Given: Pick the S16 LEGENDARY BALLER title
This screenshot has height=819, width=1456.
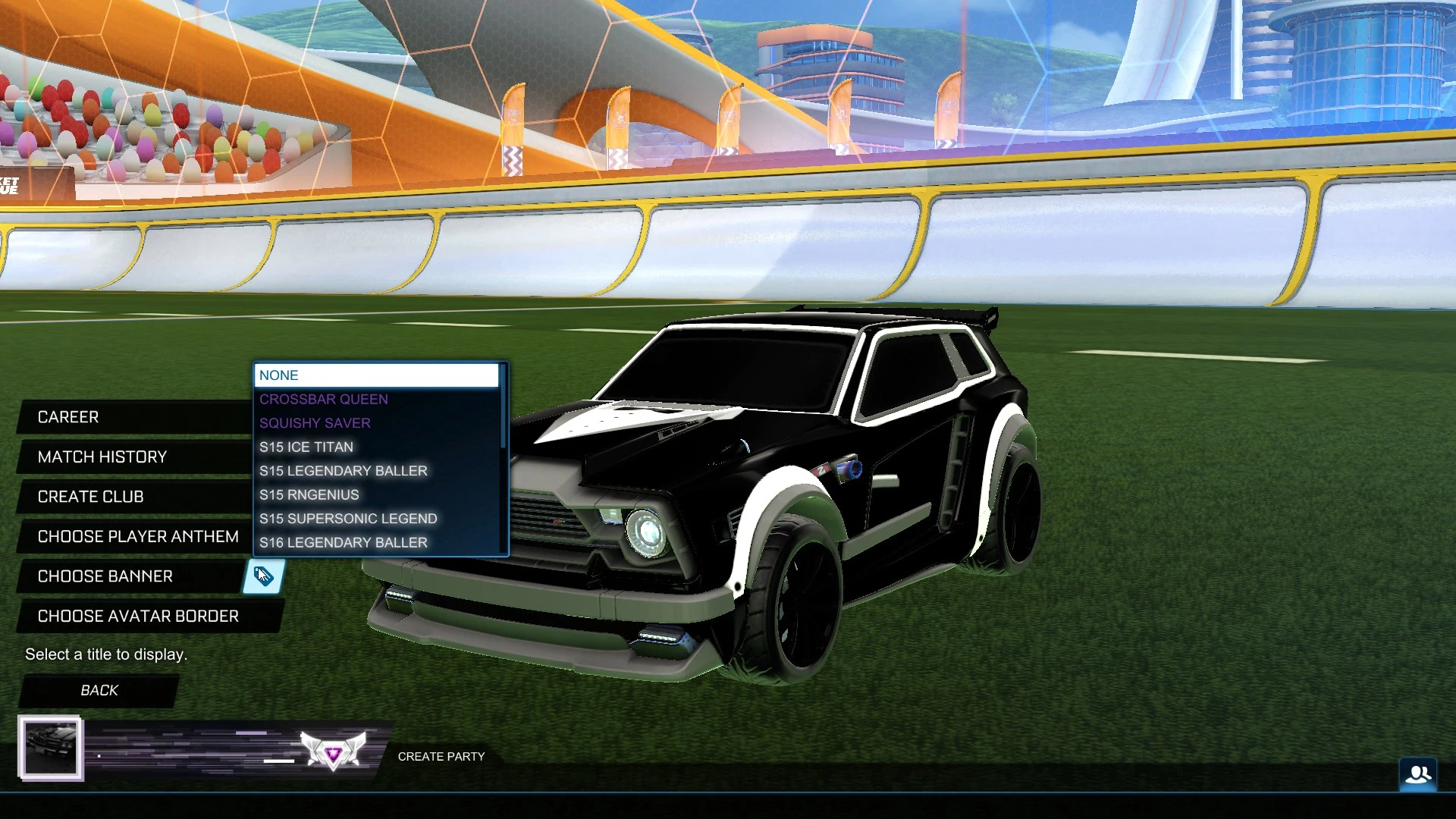Looking at the screenshot, I should click(344, 542).
